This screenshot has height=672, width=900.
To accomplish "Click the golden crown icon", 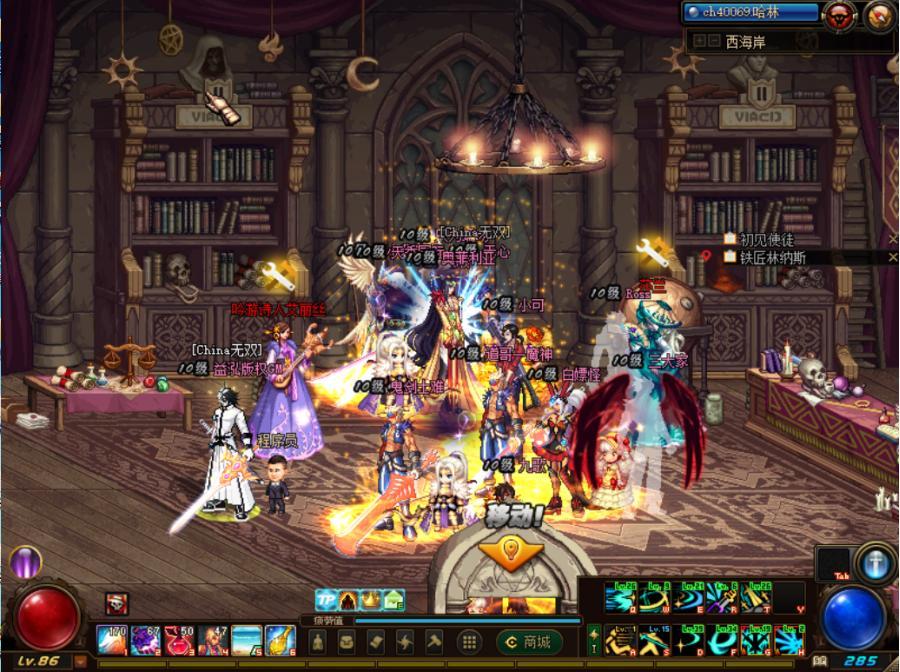I will click(x=371, y=600).
